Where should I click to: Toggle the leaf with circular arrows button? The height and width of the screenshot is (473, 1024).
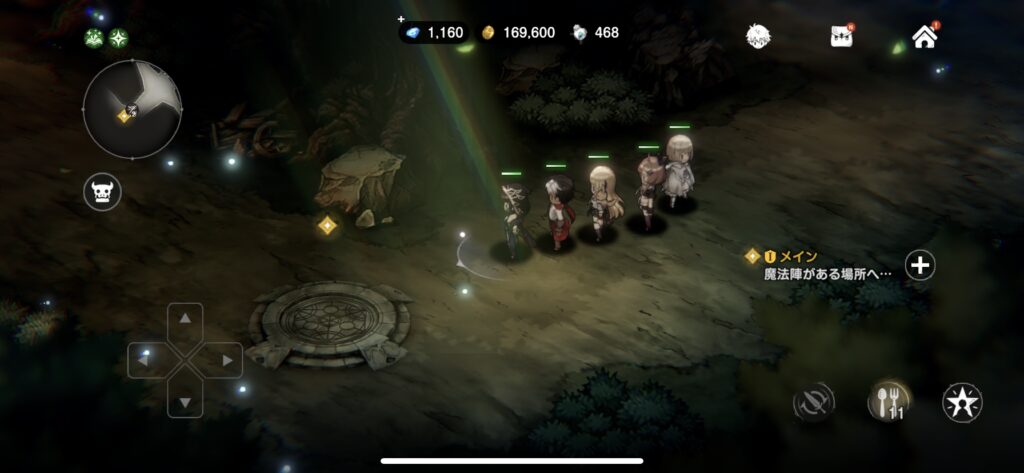[x=813, y=402]
